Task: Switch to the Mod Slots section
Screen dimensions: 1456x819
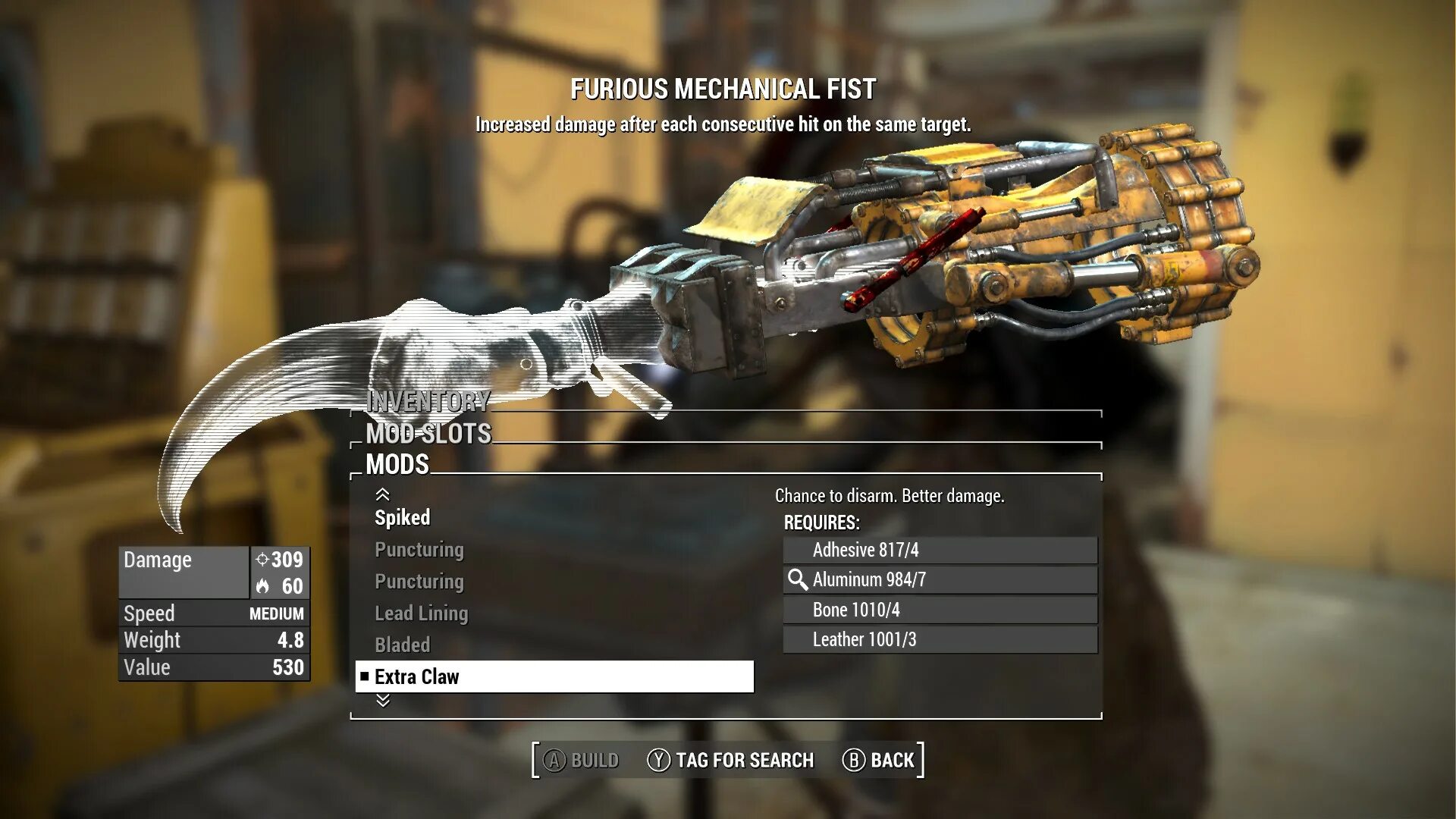Action: coord(428,434)
